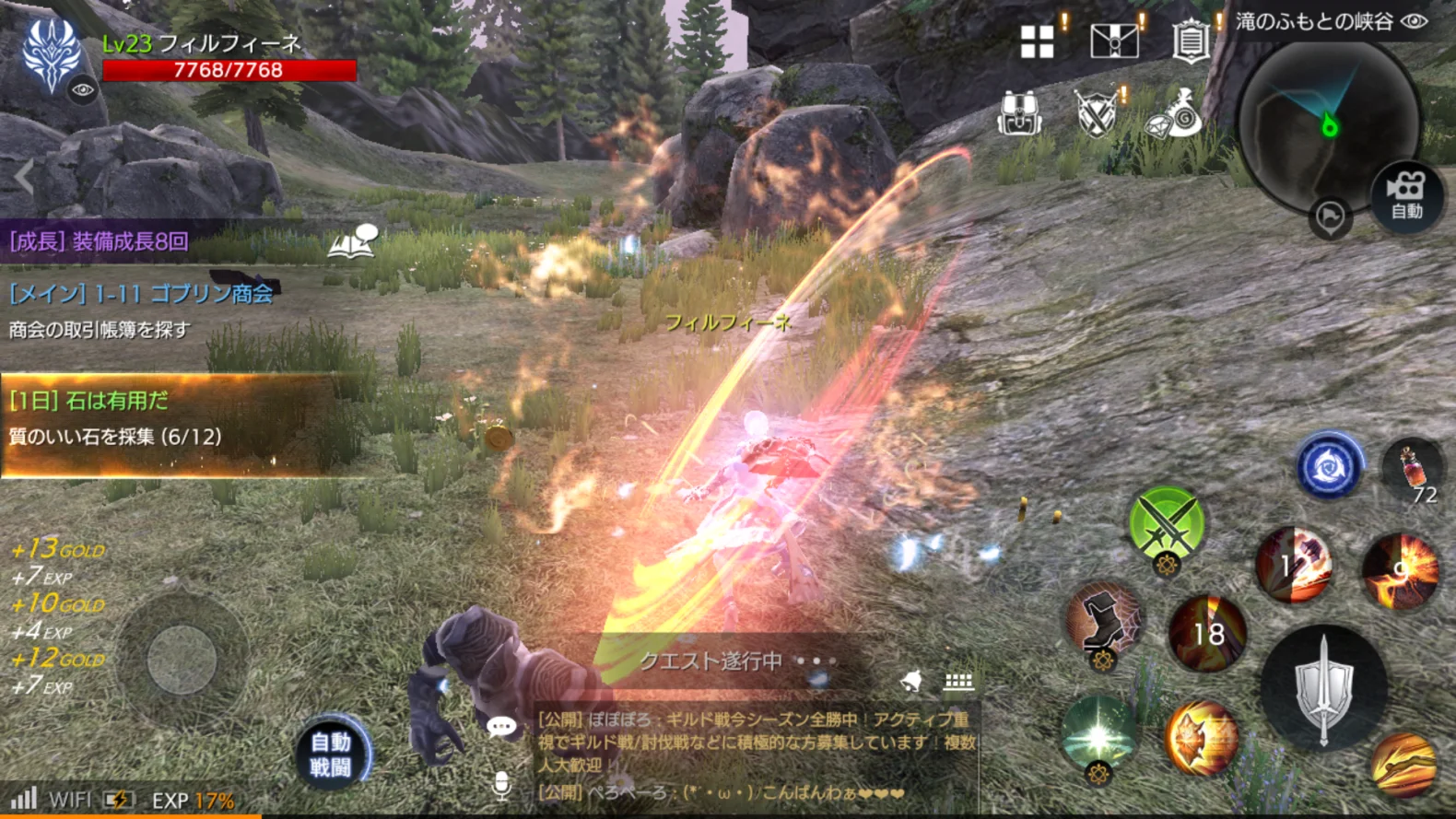Open the crossed-swords shield menu
1456x819 pixels.
tap(1097, 114)
